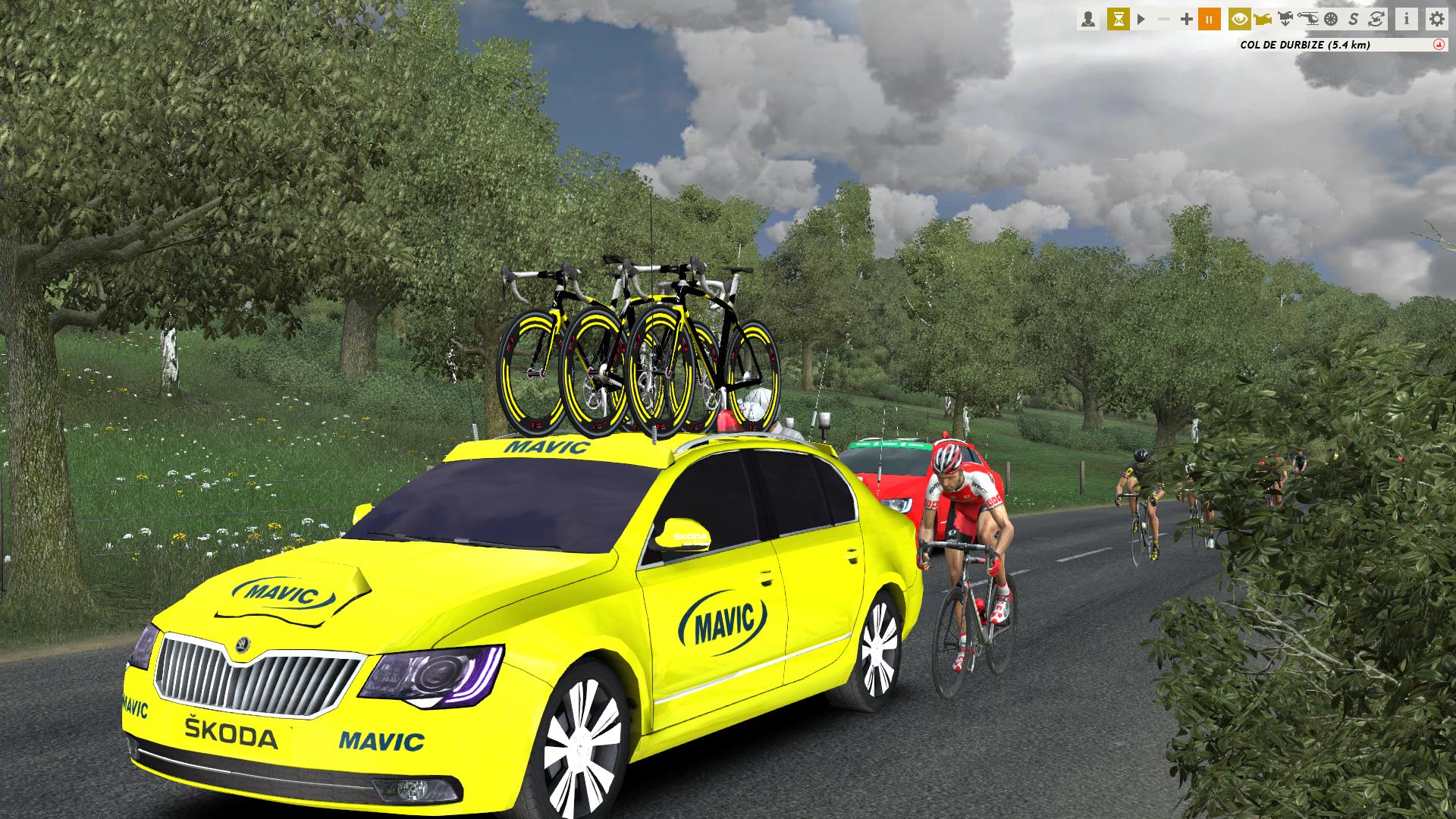The image size is (1456, 819).
Task: Toggle the orange pause button
Action: coord(1210,19)
